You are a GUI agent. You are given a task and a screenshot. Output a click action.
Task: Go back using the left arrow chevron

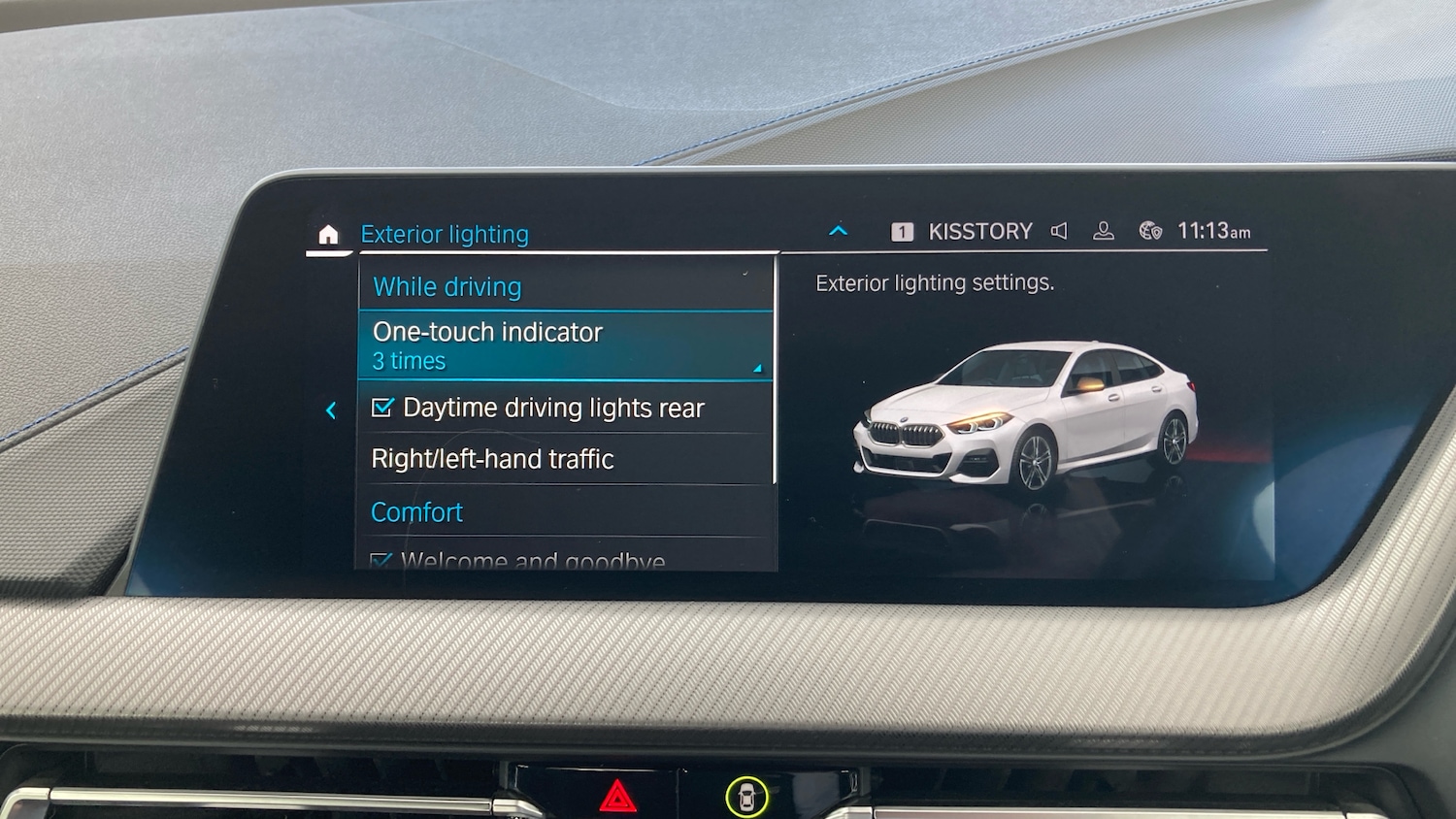tap(331, 409)
